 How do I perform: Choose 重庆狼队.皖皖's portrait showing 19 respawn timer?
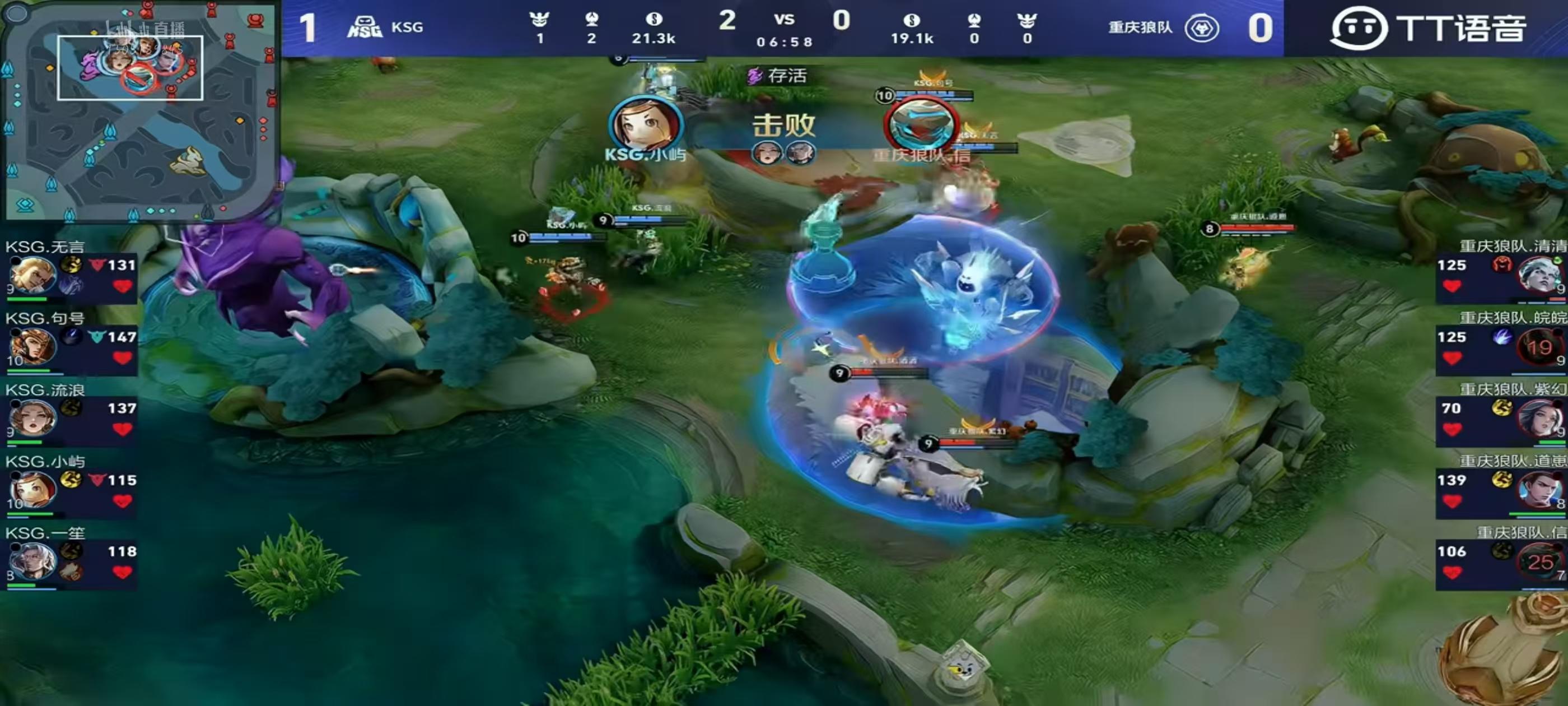1538,347
